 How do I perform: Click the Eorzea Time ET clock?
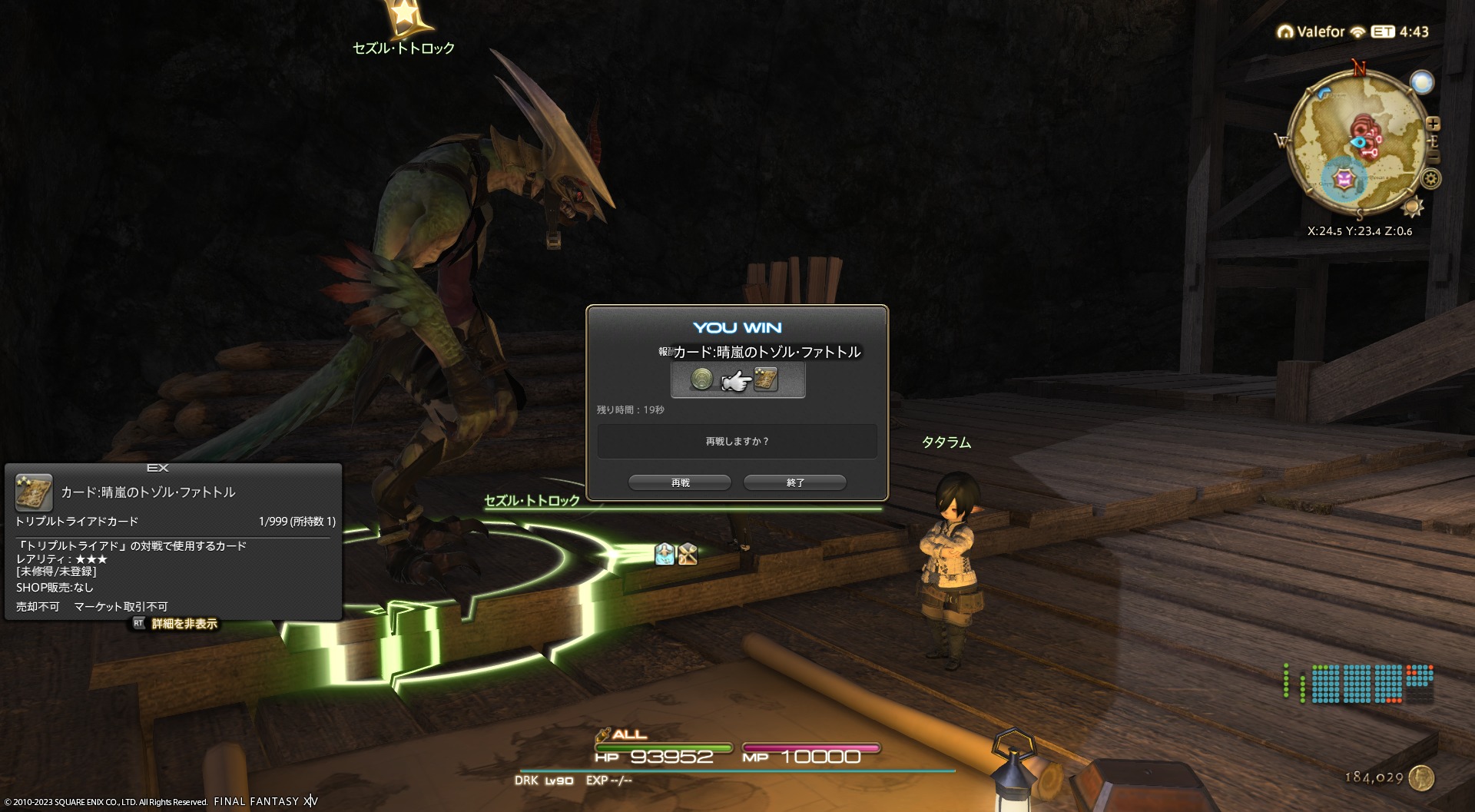(1400, 31)
